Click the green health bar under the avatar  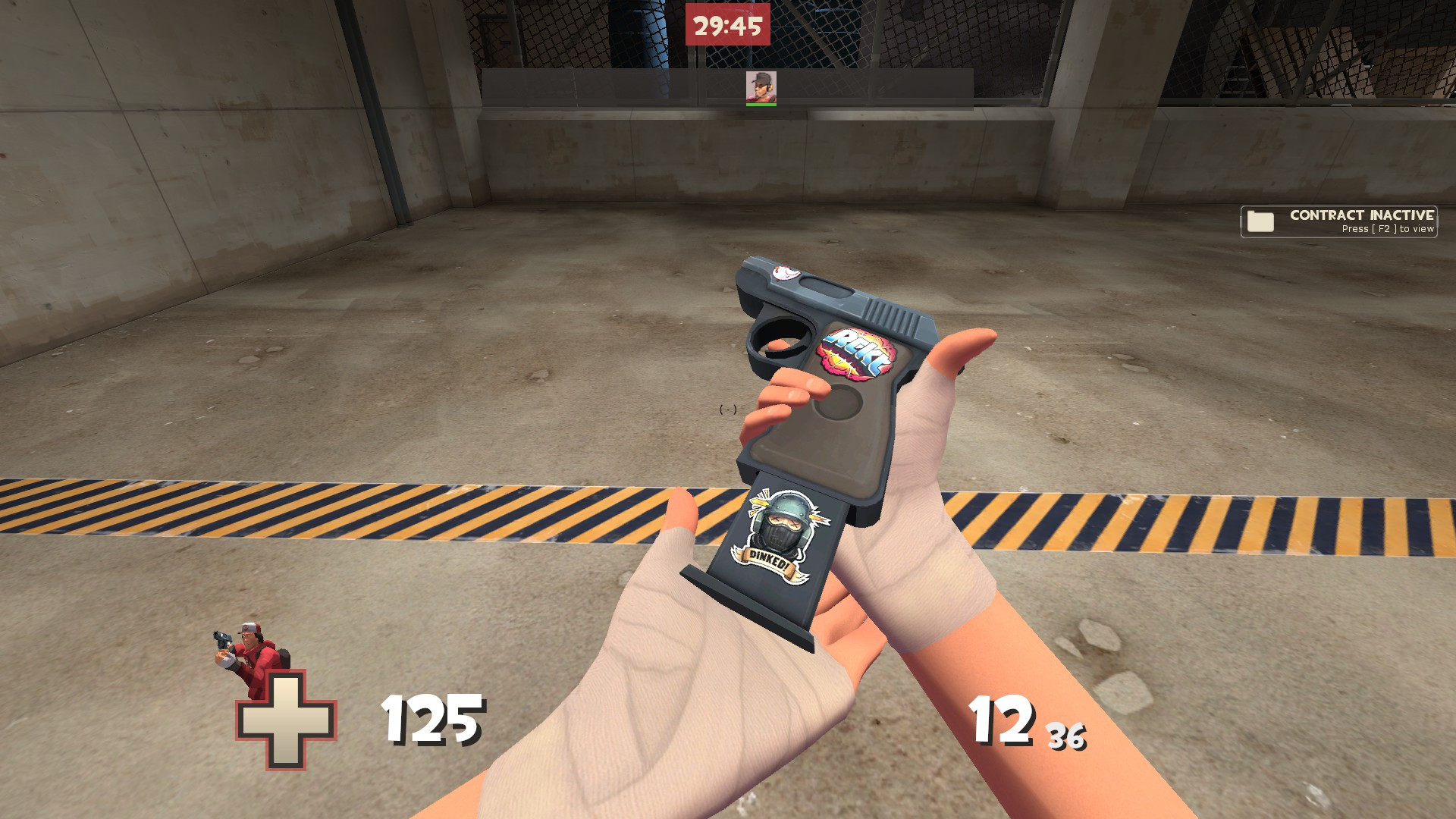[763, 105]
